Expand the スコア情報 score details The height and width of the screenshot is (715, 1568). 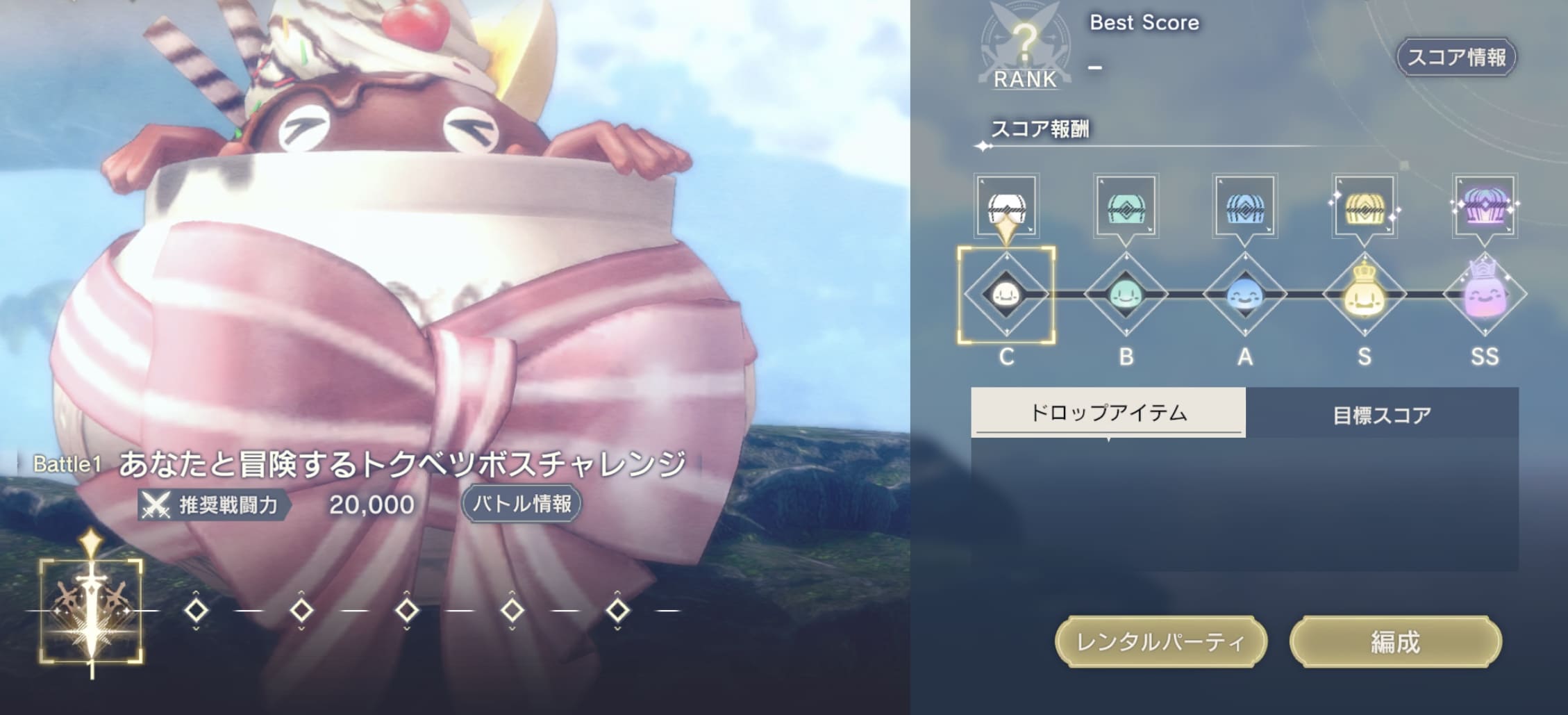coord(1457,58)
